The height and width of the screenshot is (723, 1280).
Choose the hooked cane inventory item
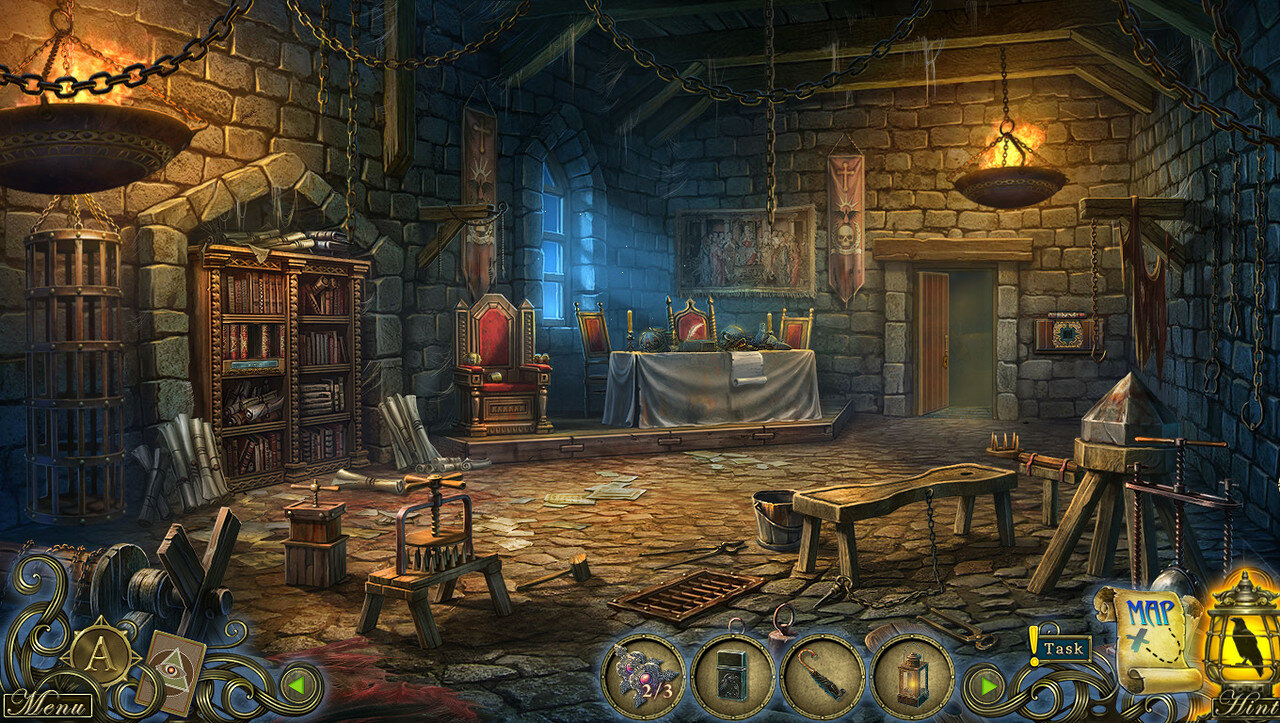click(822, 677)
